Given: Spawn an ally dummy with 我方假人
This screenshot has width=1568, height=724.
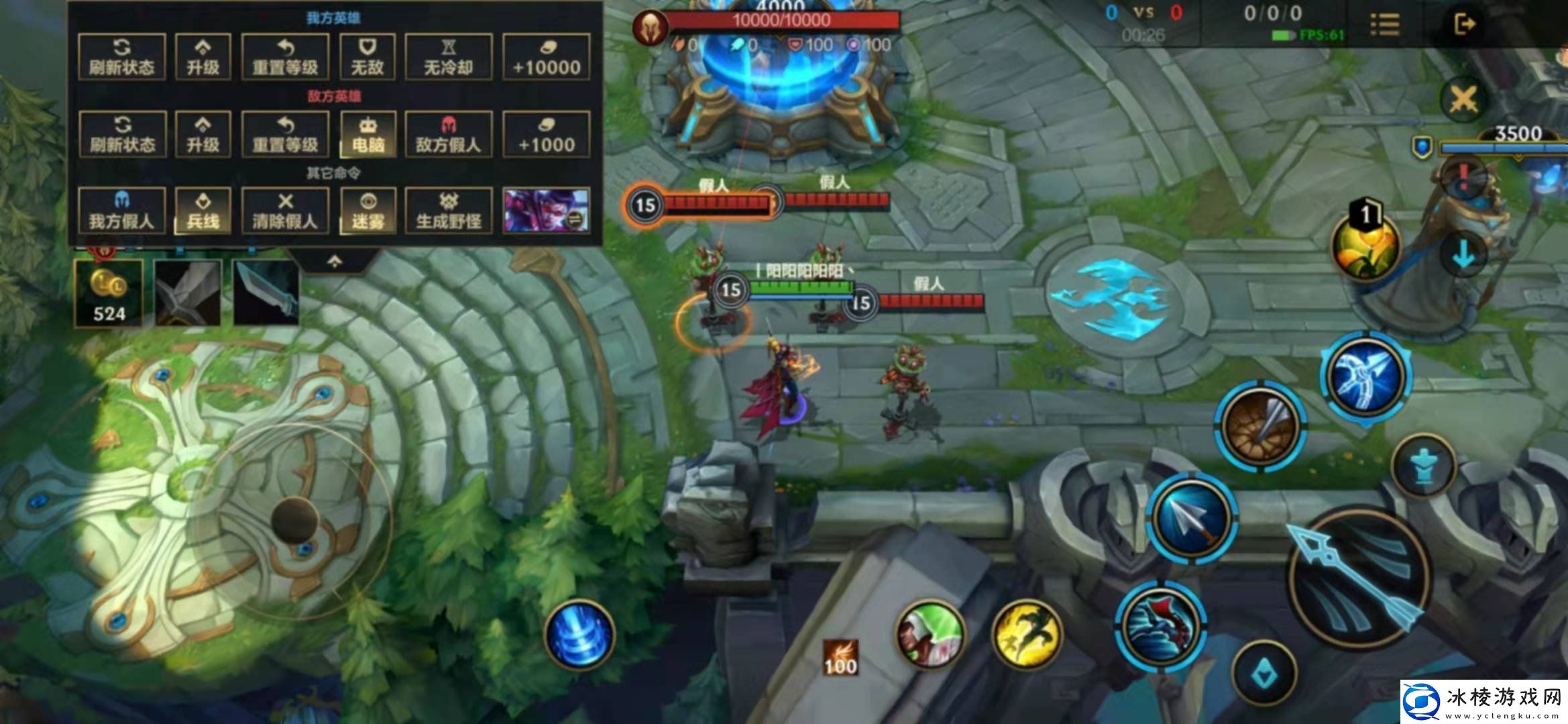Looking at the screenshot, I should click(121, 211).
